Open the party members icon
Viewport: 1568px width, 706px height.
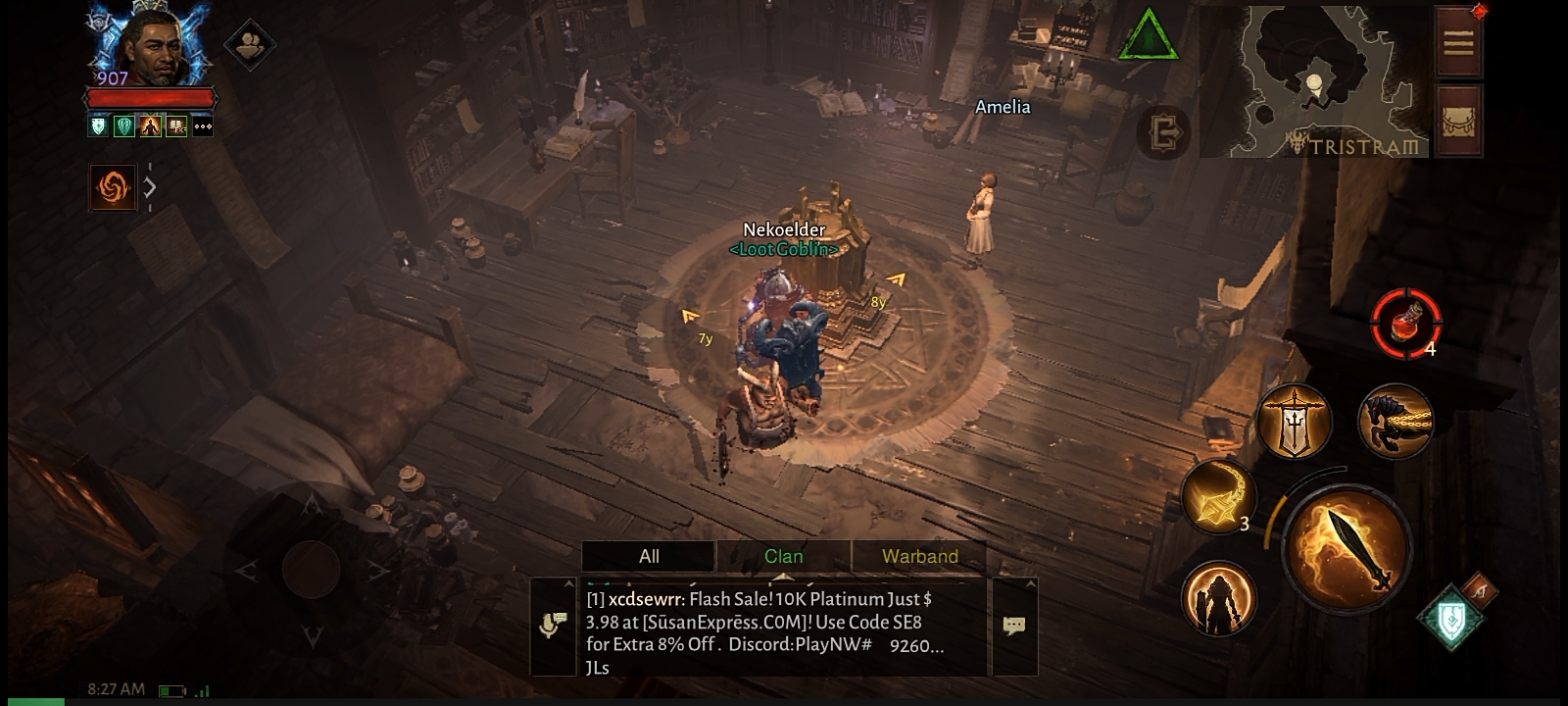pyautogui.click(x=249, y=44)
